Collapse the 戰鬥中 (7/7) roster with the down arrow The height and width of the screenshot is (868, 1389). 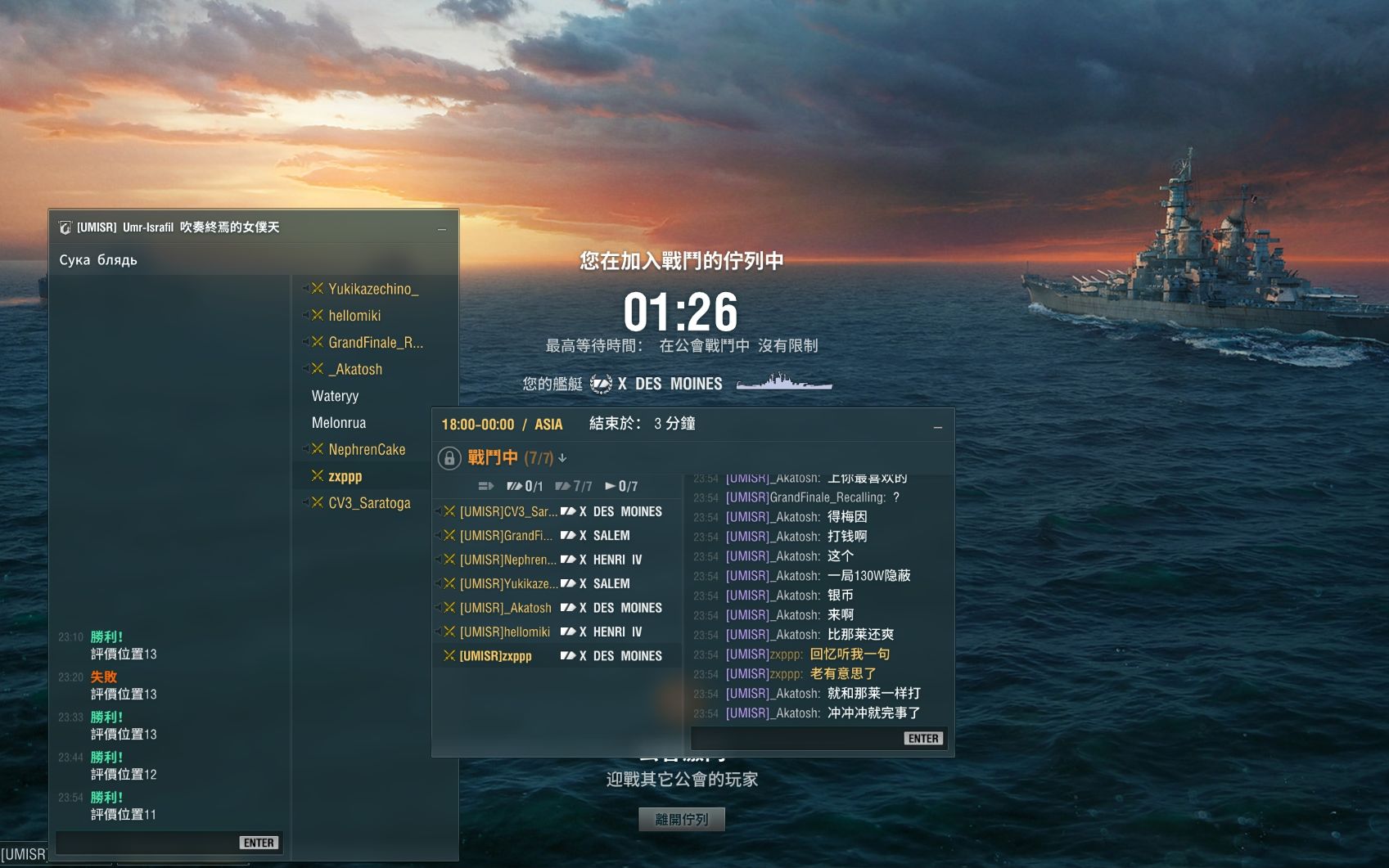(x=562, y=459)
